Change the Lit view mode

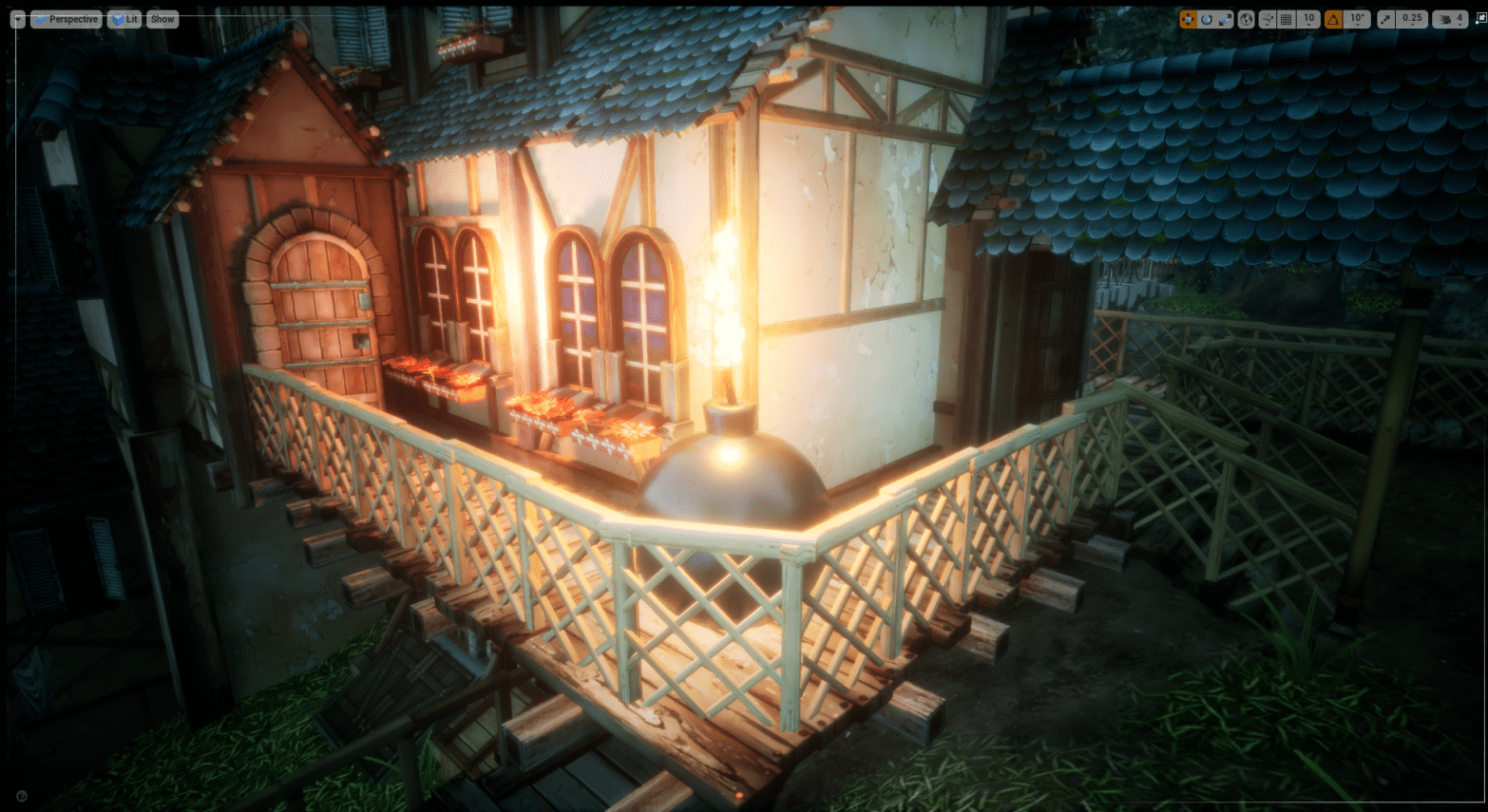pyautogui.click(x=124, y=19)
